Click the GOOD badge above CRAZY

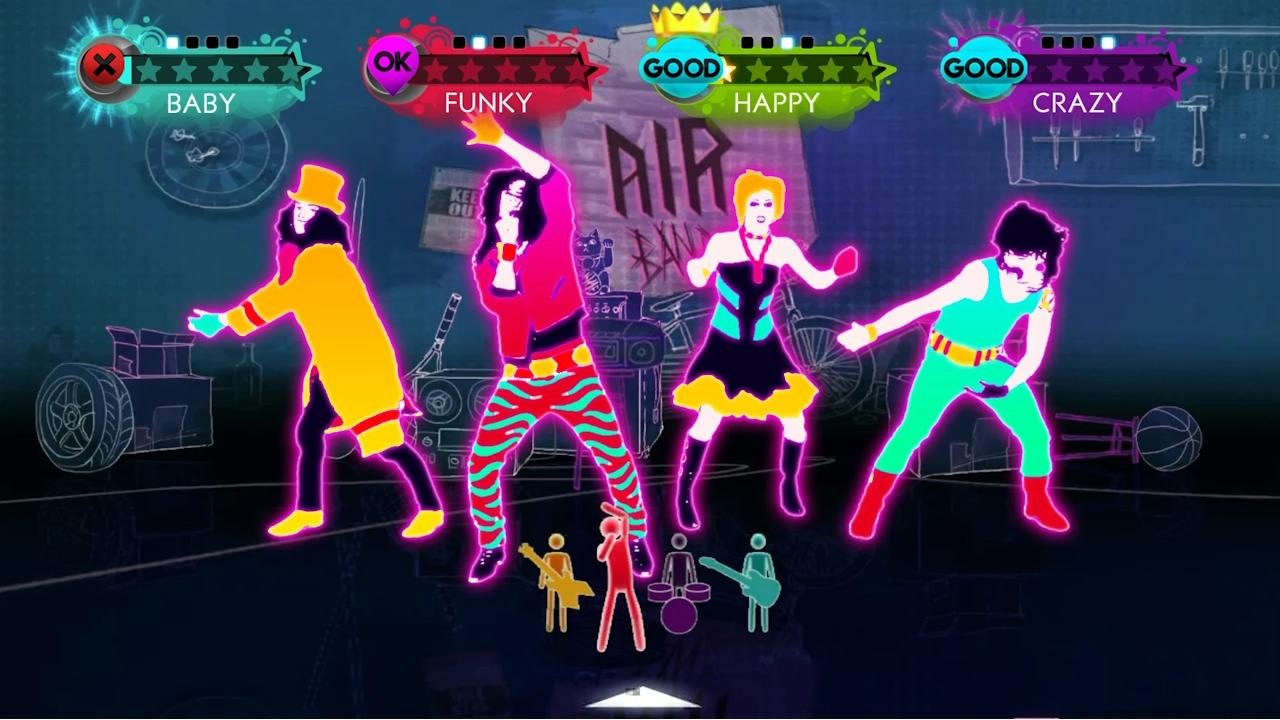(x=985, y=68)
